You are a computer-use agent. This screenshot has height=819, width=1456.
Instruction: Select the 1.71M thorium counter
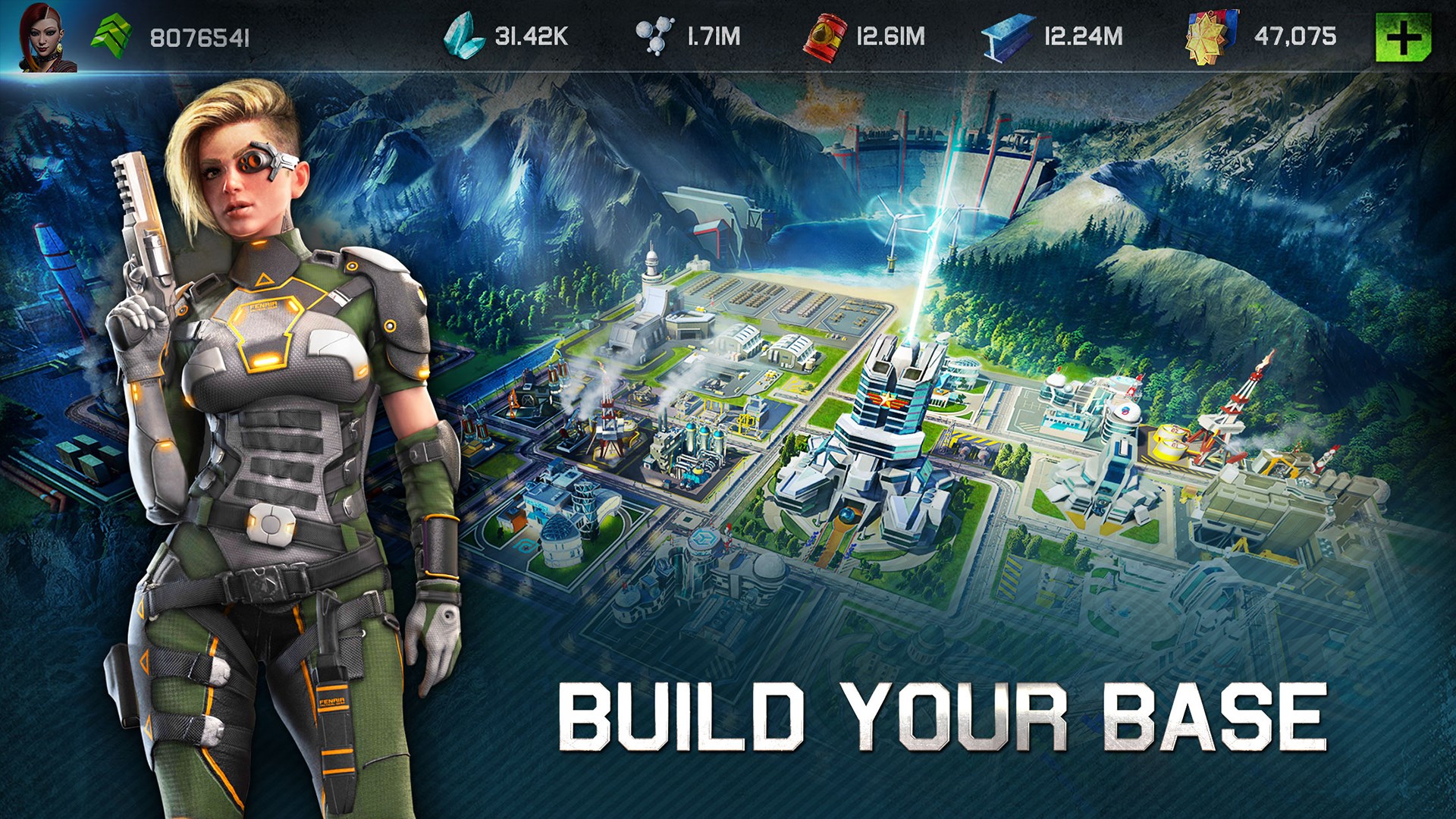[713, 34]
